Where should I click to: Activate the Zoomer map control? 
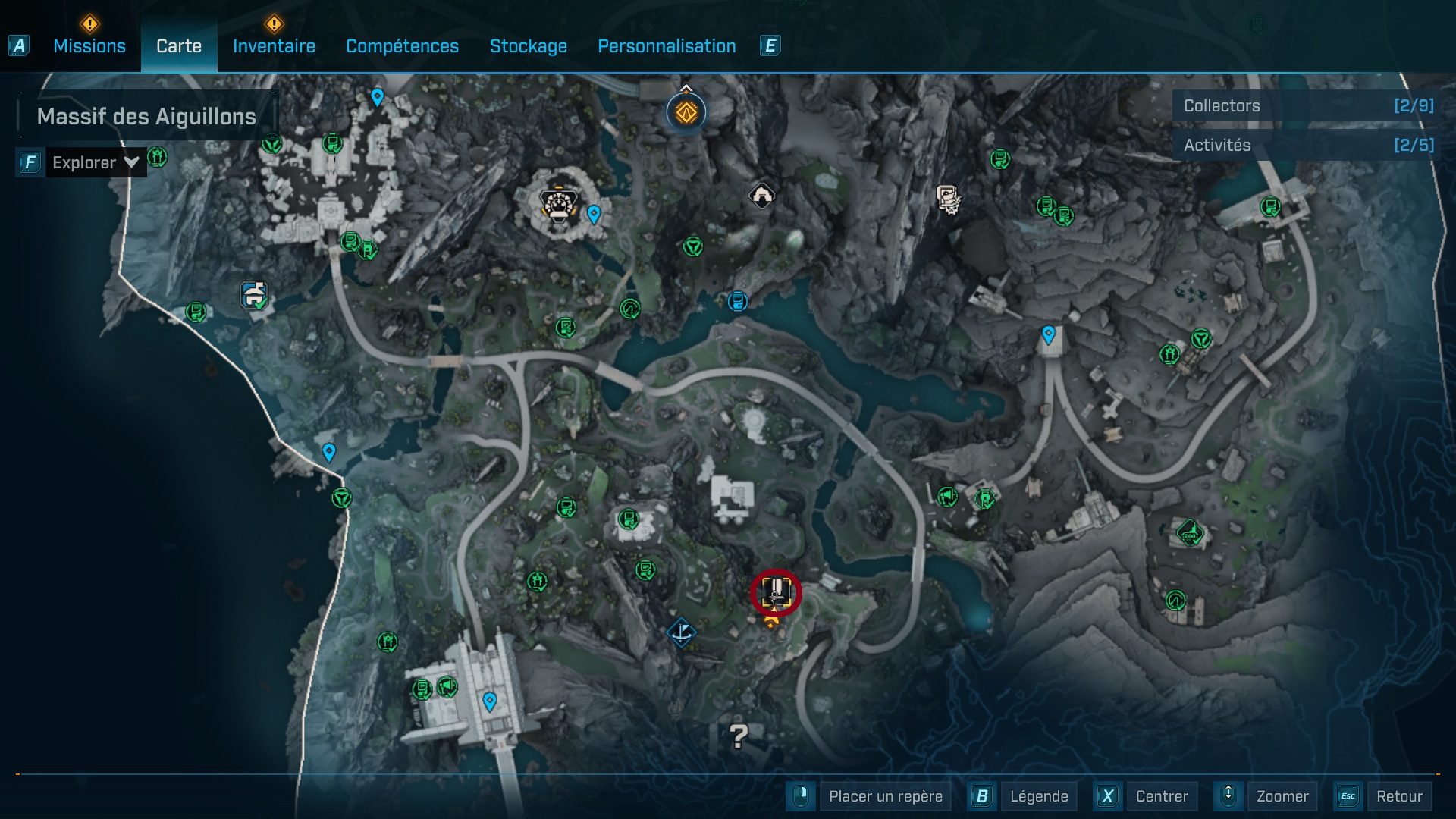click(1282, 796)
